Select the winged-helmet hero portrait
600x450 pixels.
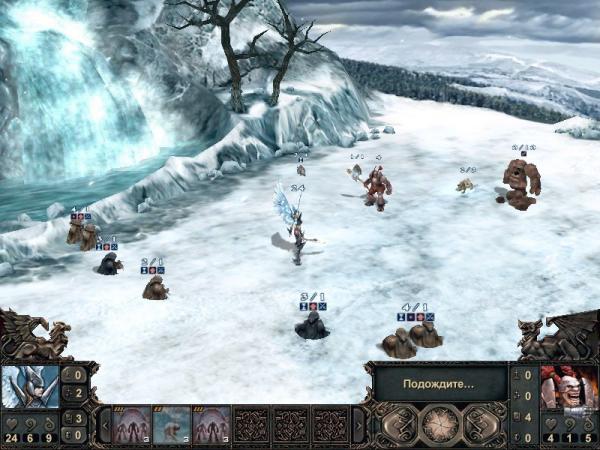pos(29,387)
